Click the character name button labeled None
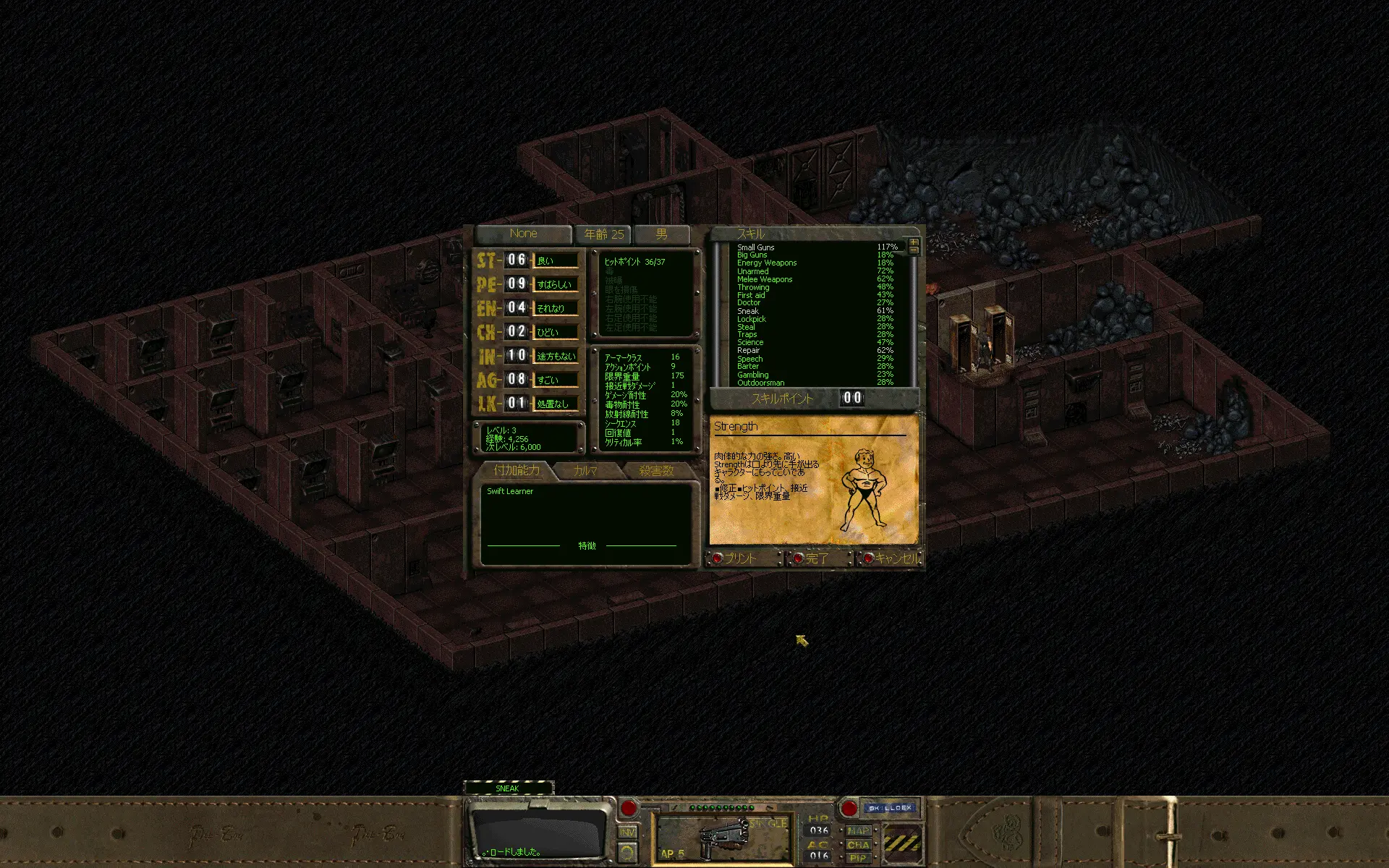Image resolution: width=1389 pixels, height=868 pixels. coord(523,234)
